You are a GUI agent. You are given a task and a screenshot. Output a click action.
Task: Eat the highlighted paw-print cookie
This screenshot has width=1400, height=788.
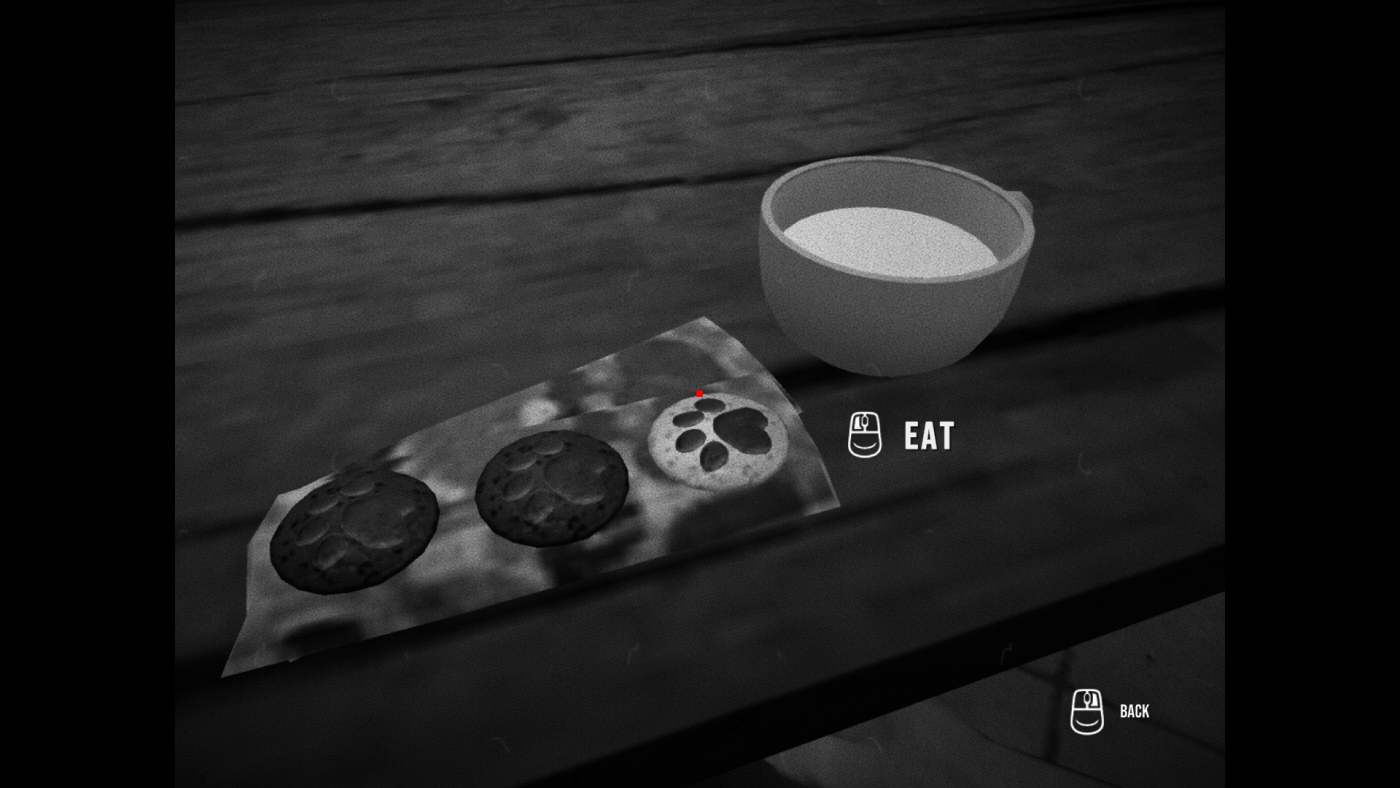pos(718,438)
